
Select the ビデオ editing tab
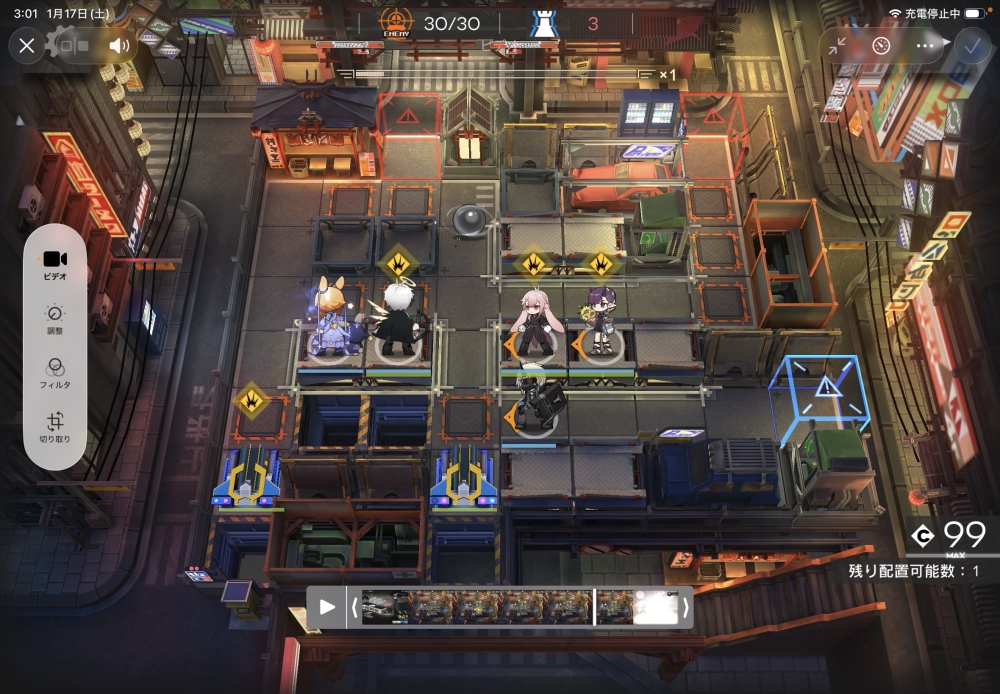click(55, 264)
